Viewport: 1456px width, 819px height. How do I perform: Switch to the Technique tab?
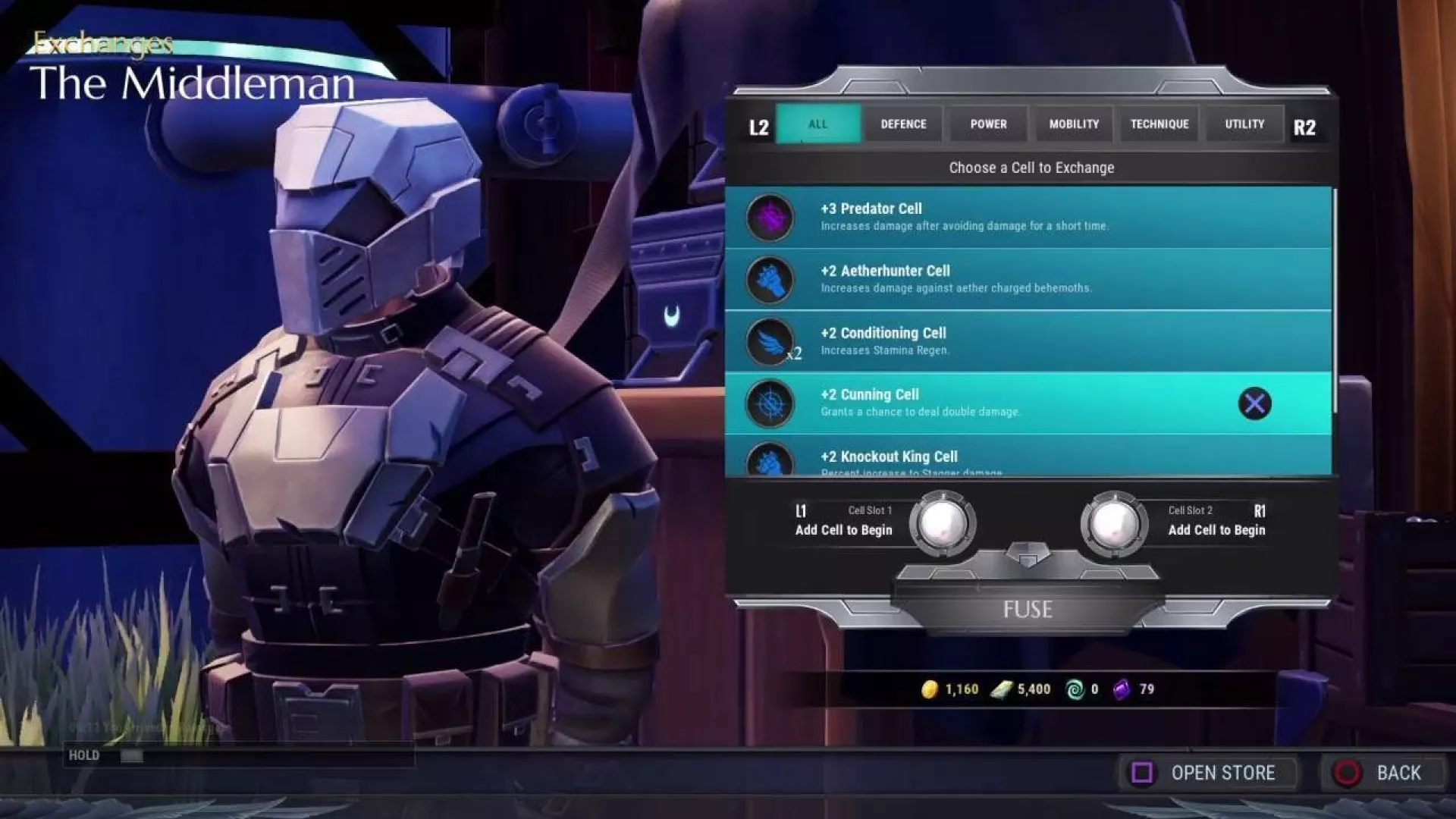point(1159,124)
